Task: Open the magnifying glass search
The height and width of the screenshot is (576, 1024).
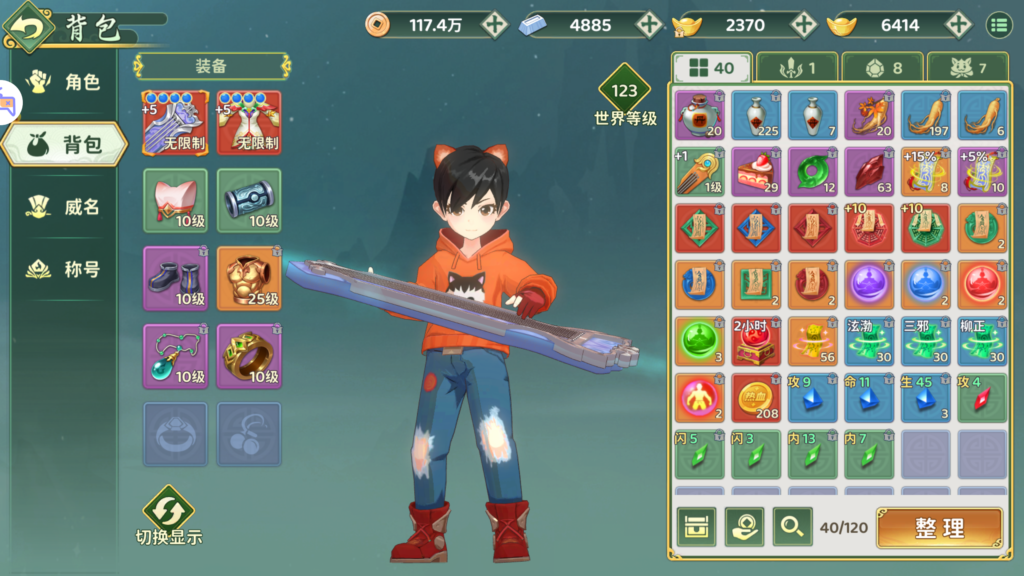Action: pos(791,527)
